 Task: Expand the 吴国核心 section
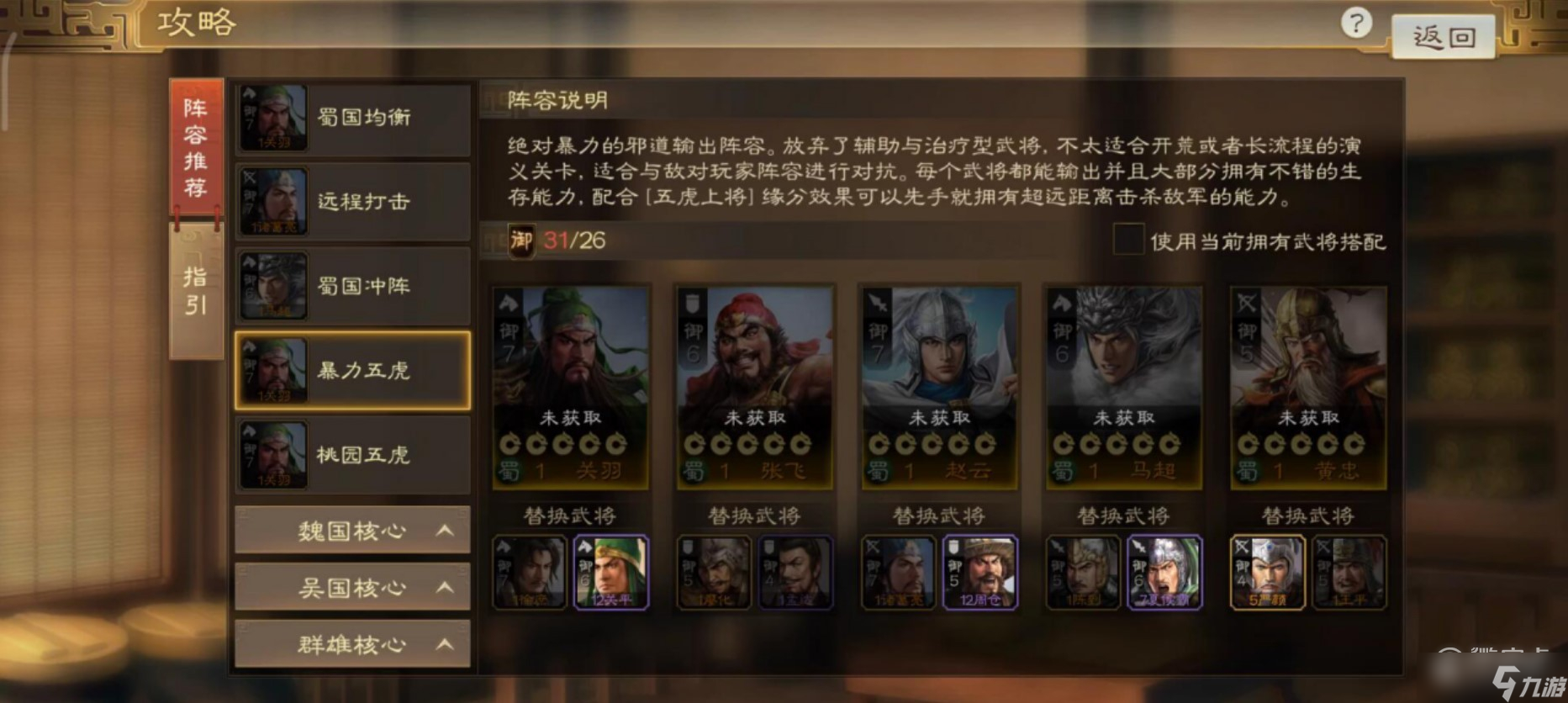click(x=351, y=588)
